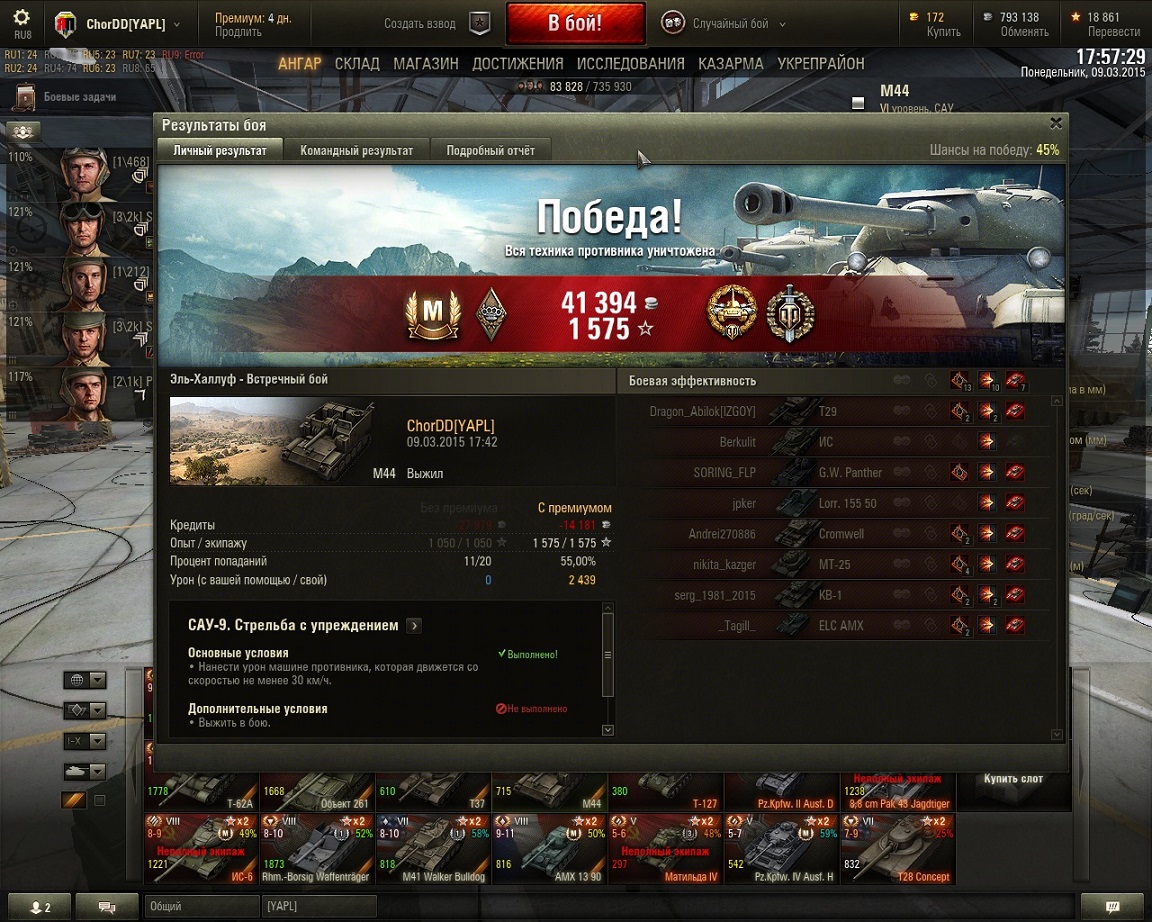
Task: Open the СКЛАД depot menu
Action: pyautogui.click(x=357, y=64)
